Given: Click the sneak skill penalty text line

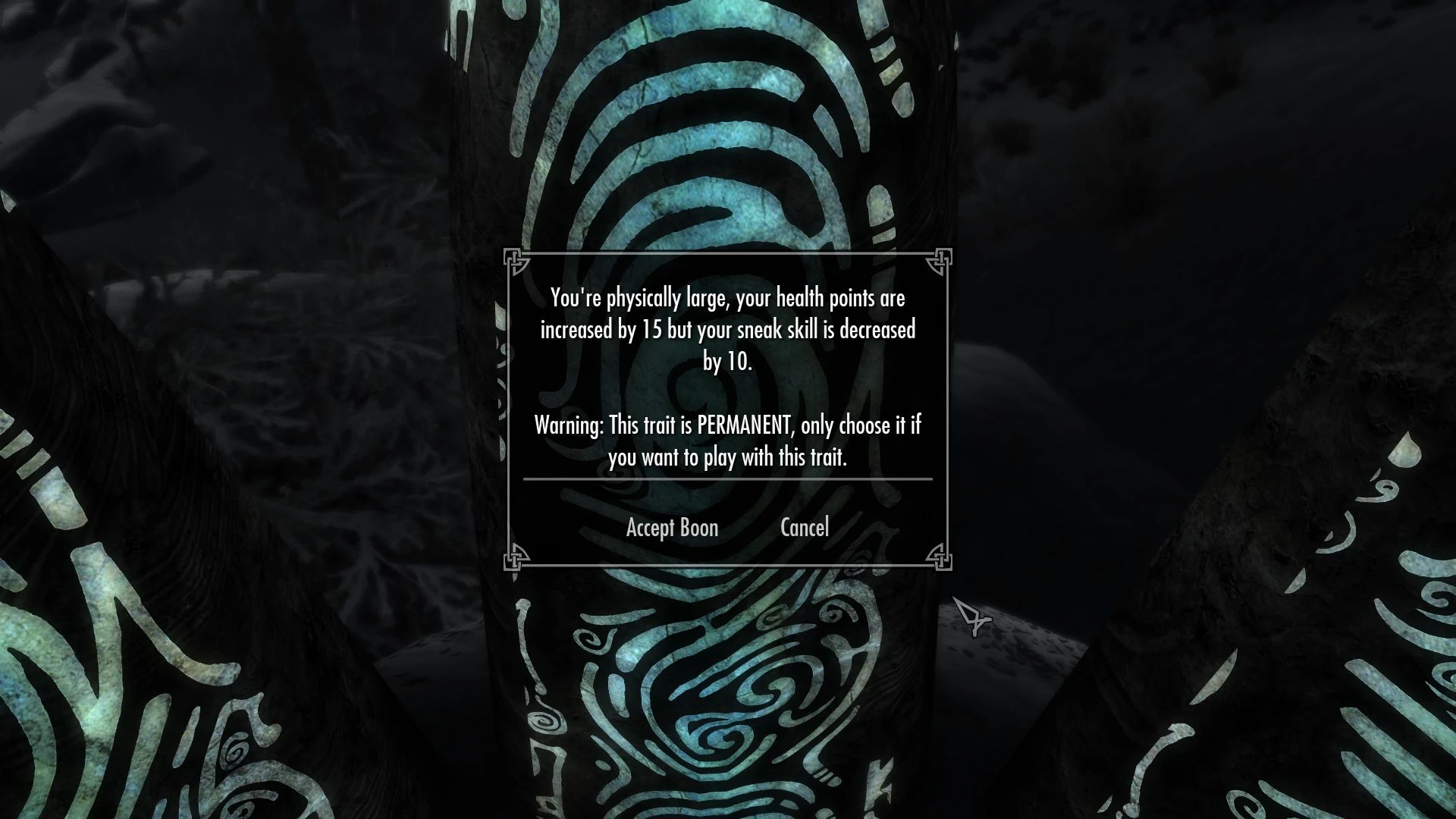Looking at the screenshot, I should click(728, 328).
